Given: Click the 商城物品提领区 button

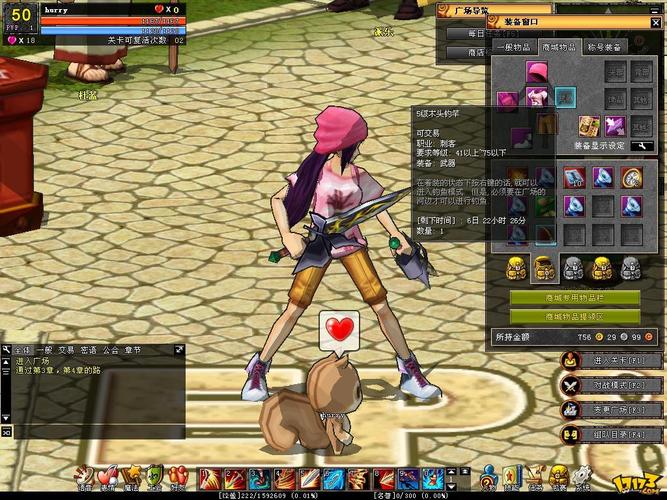Looking at the screenshot, I should (x=575, y=316).
